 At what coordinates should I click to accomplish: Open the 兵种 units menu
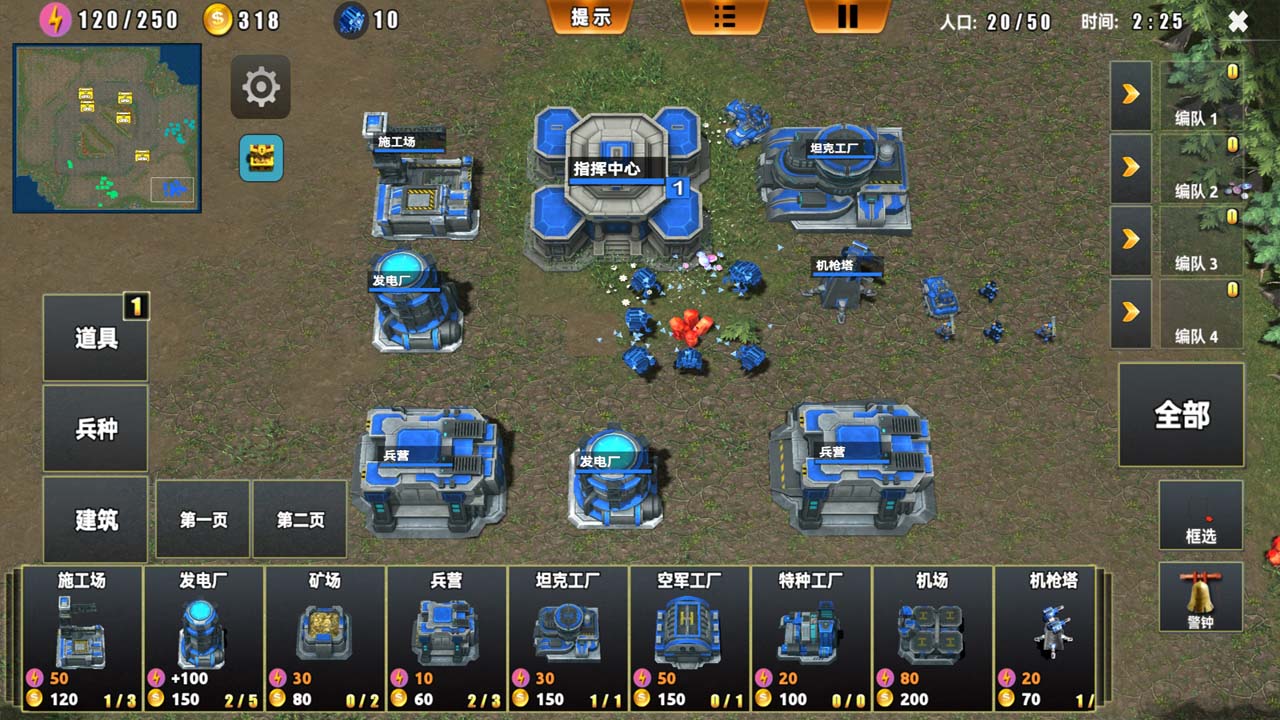(x=95, y=427)
